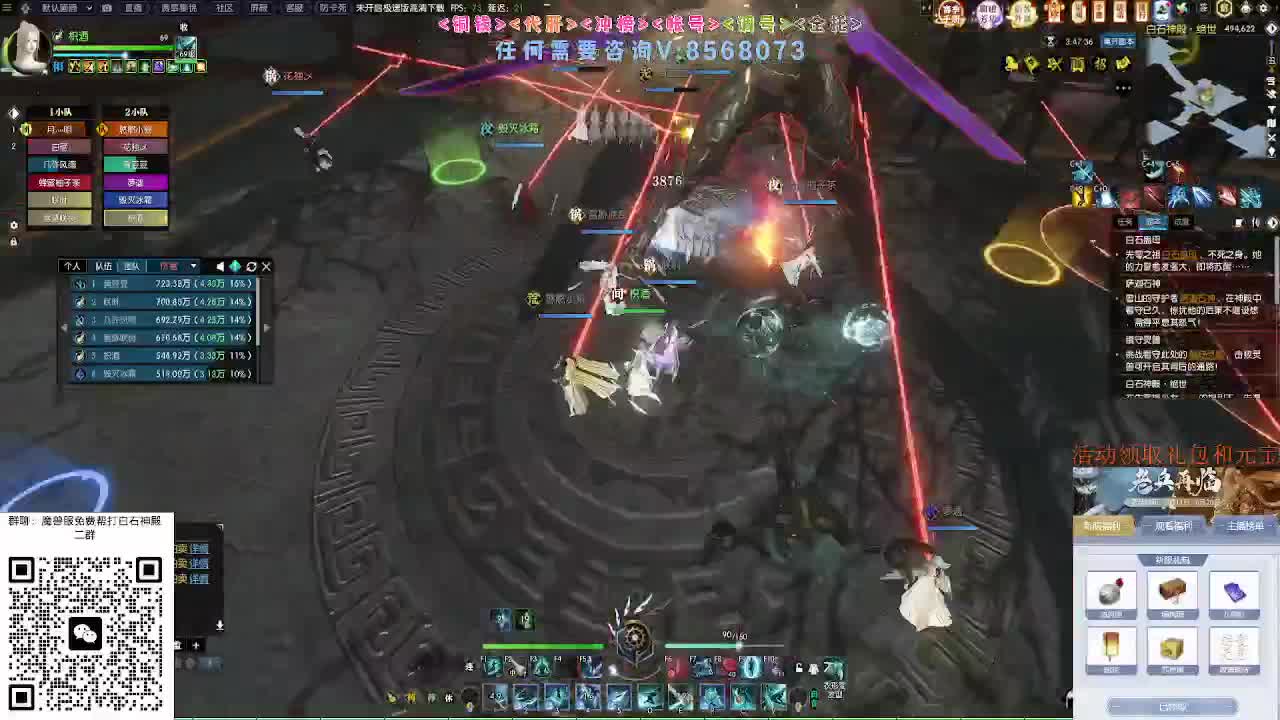Click the refresh icon on the damage meter
Screen dimensions: 1280x720
(251, 266)
